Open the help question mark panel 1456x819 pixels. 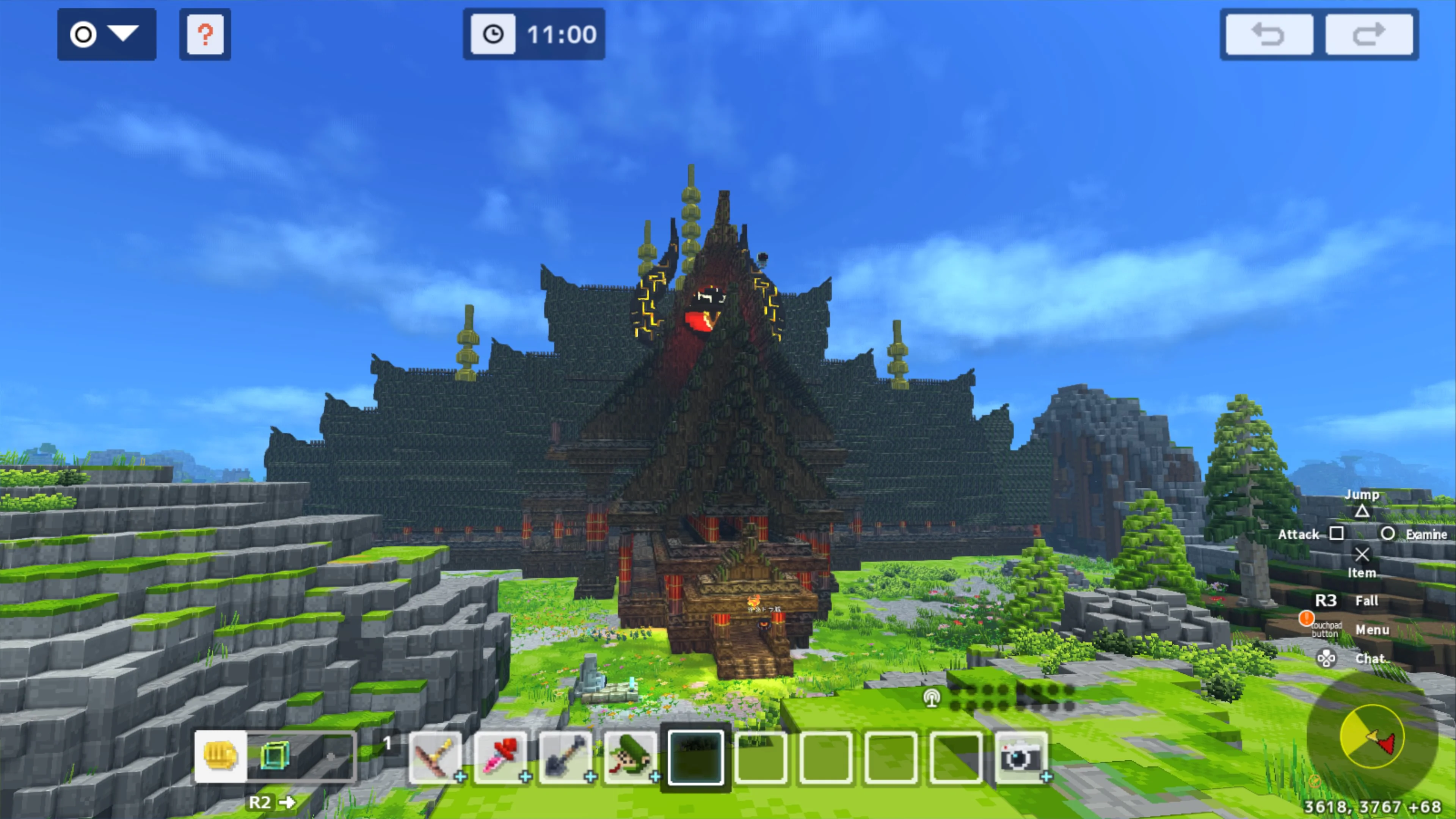point(205,35)
